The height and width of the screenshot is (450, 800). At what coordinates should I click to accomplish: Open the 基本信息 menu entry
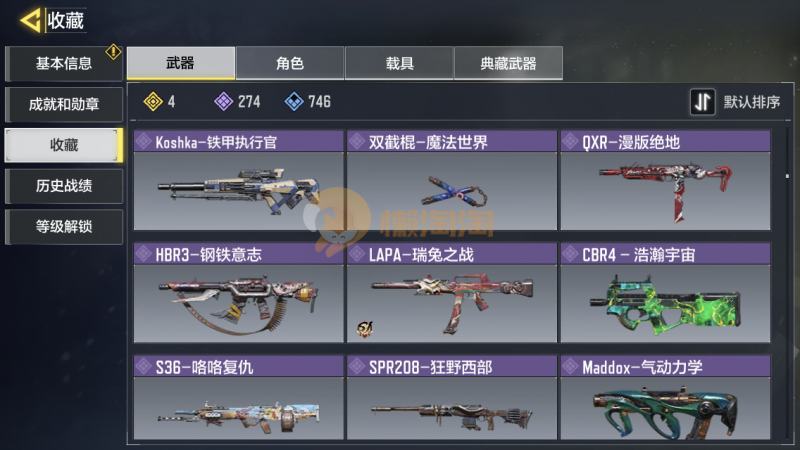(64, 64)
